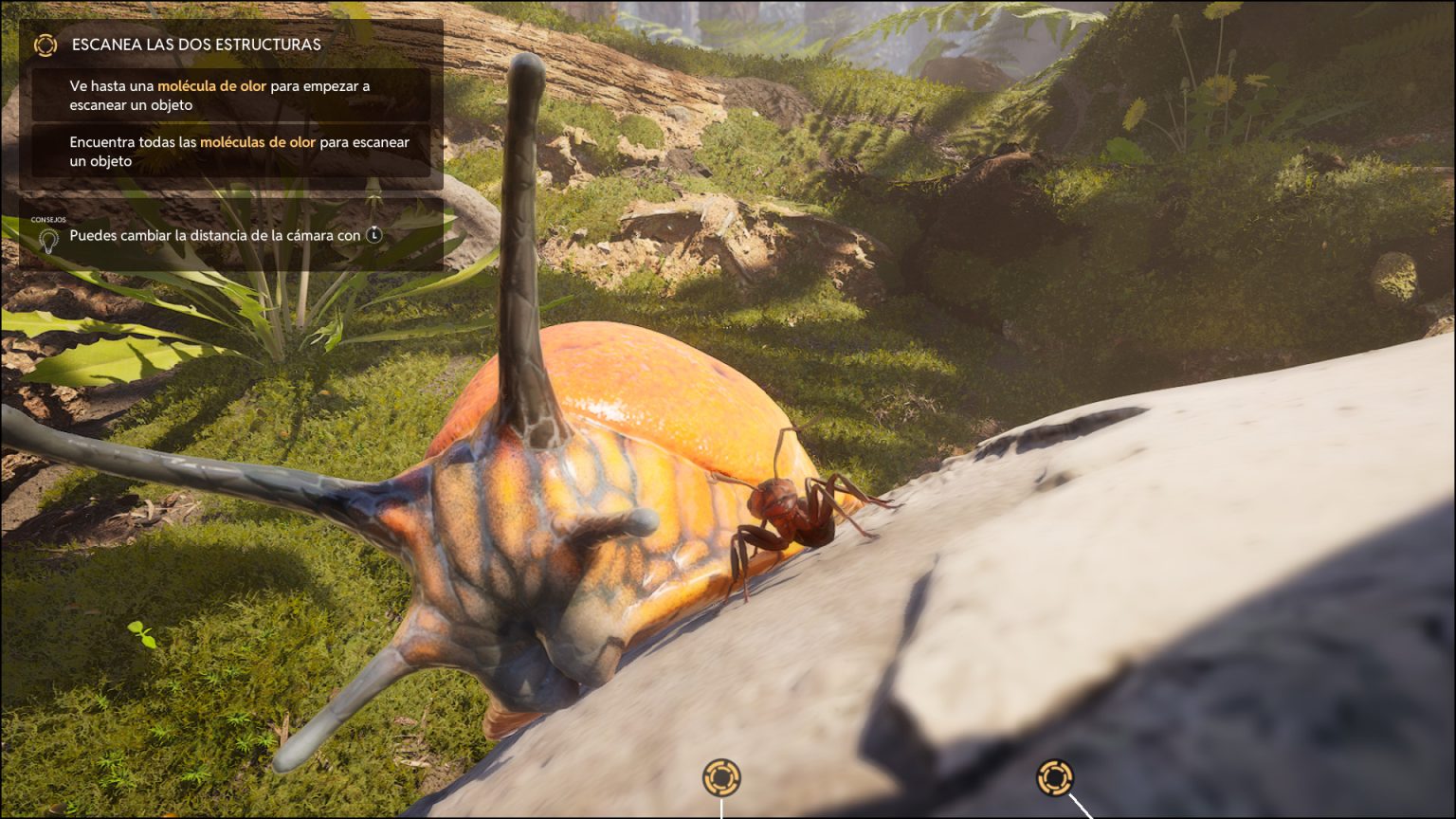Click the "Ve hasta una molécula de olor" objective
Image resolution: width=1456 pixels, height=819 pixels.
click(220, 95)
